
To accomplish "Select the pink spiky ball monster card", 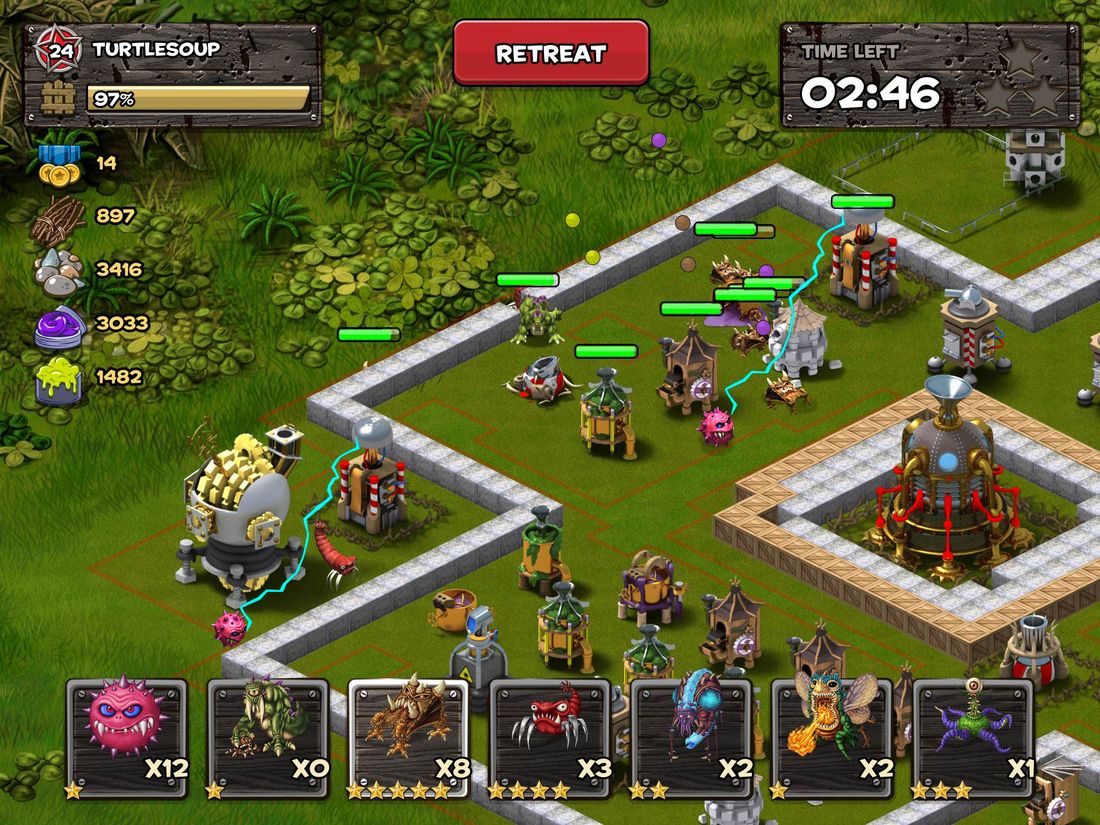I will [127, 738].
